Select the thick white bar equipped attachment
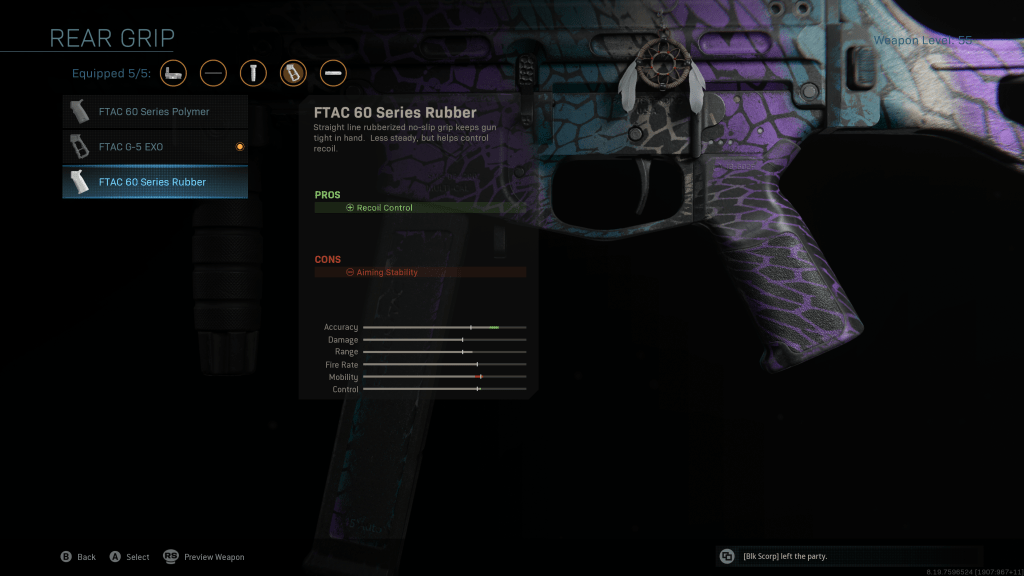This screenshot has width=1024, height=576. click(x=333, y=73)
